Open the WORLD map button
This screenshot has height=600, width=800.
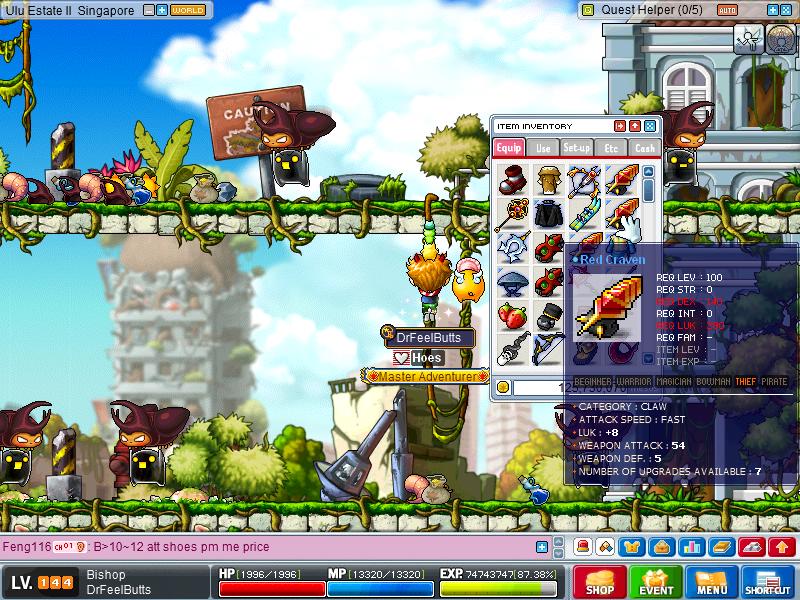tap(188, 10)
